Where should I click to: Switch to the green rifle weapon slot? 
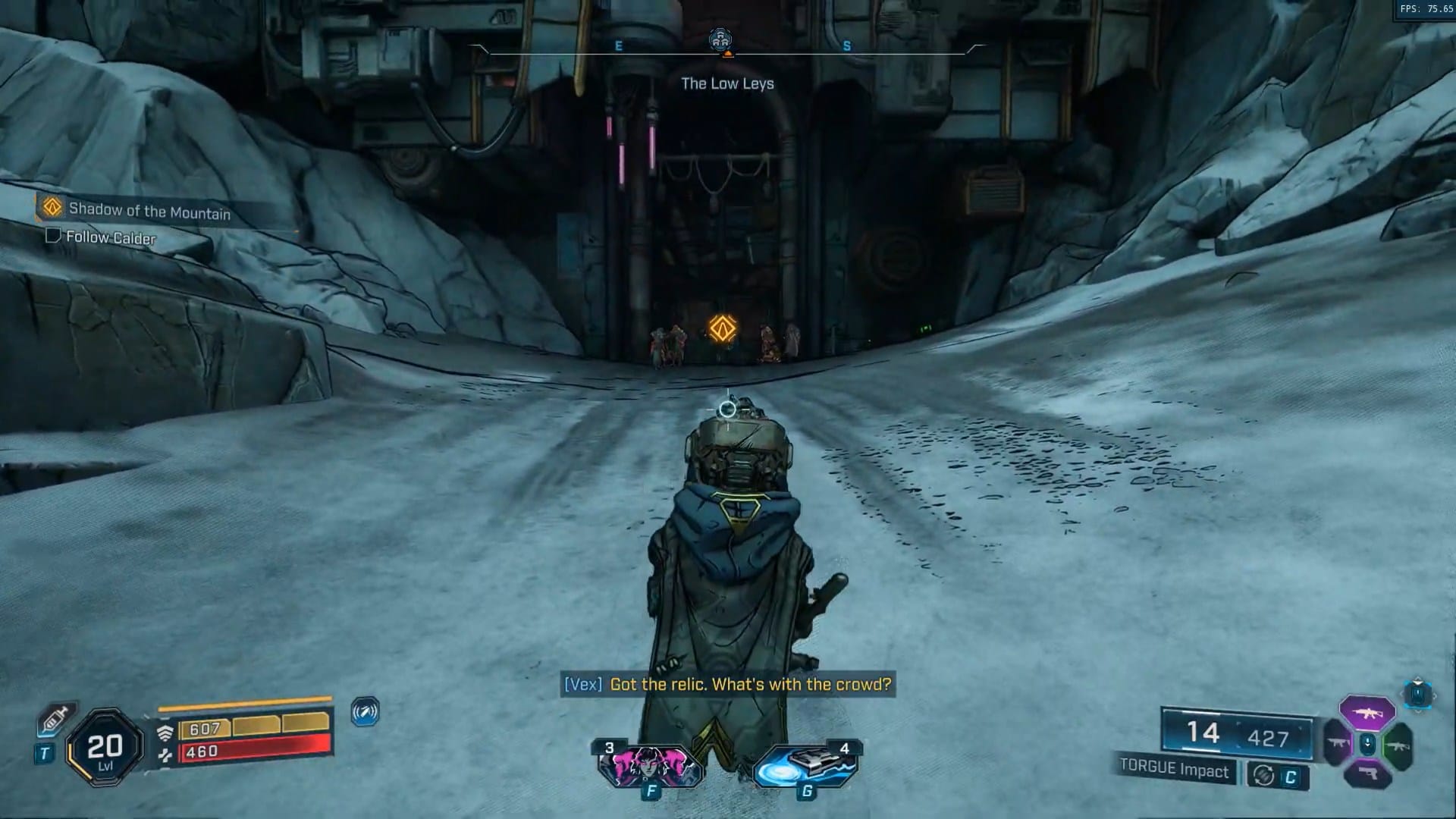(1397, 745)
